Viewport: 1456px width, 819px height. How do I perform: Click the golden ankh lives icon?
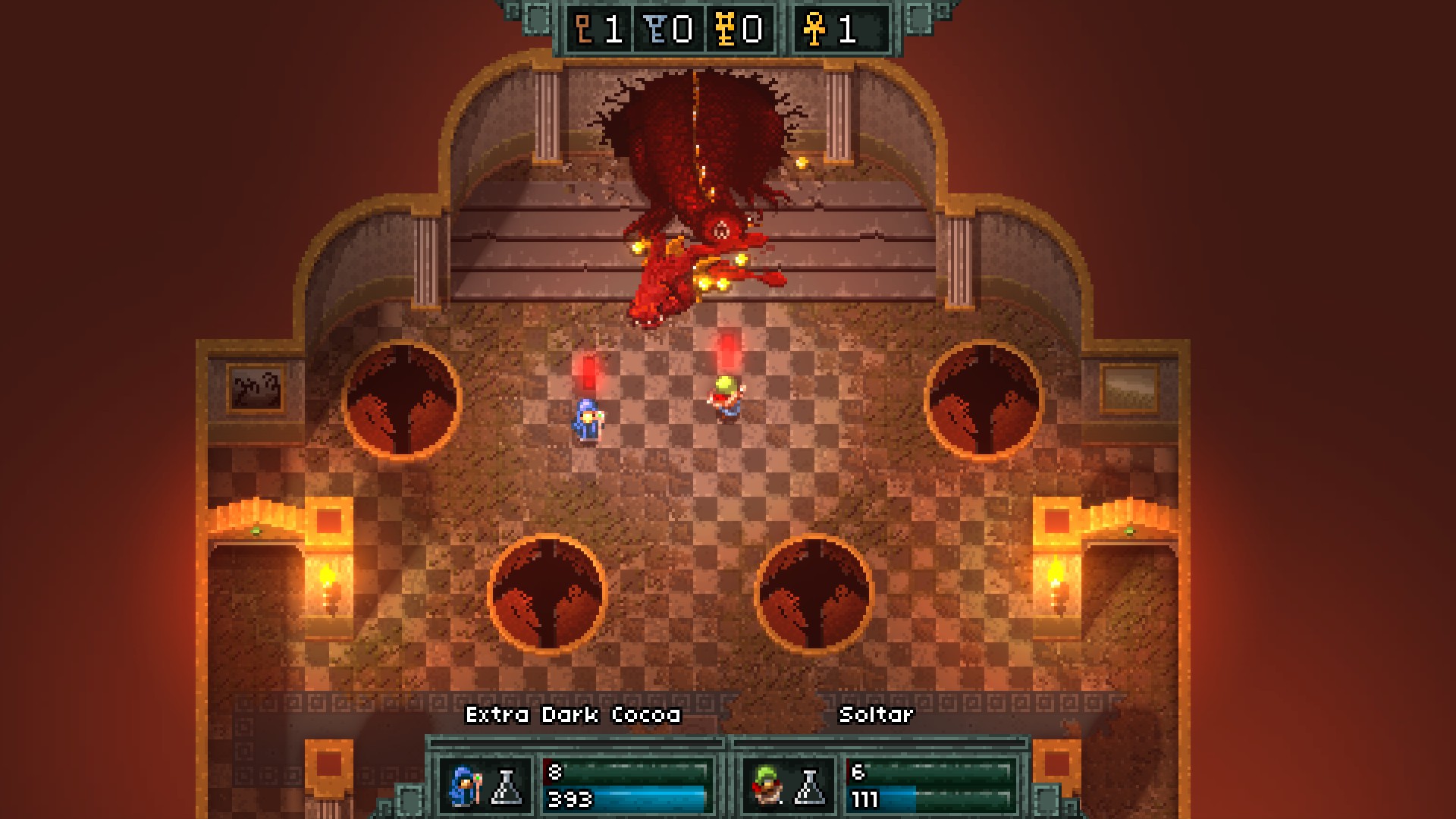(x=815, y=30)
